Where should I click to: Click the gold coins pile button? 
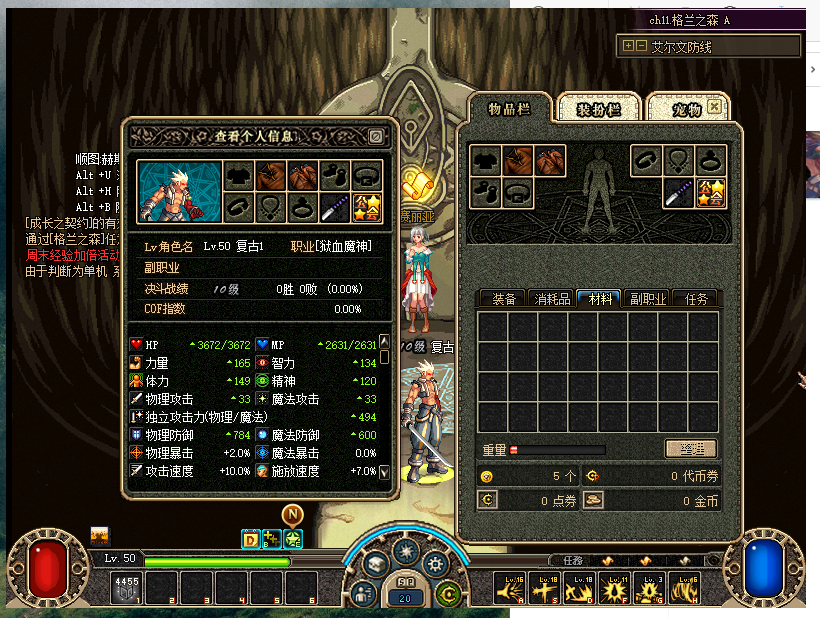pyautogui.click(x=593, y=501)
